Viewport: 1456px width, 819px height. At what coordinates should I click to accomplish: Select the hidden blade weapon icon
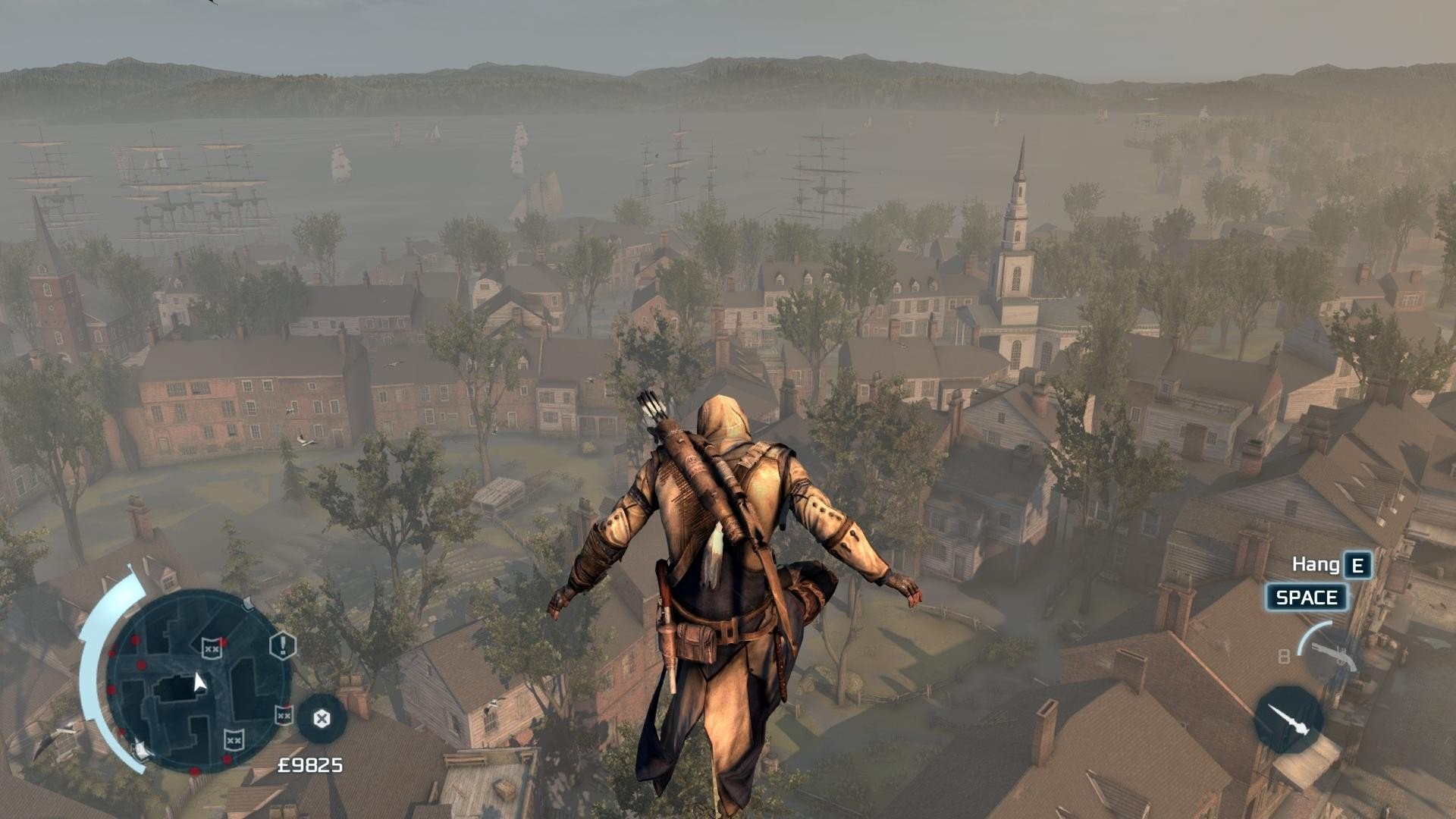coord(1288,720)
